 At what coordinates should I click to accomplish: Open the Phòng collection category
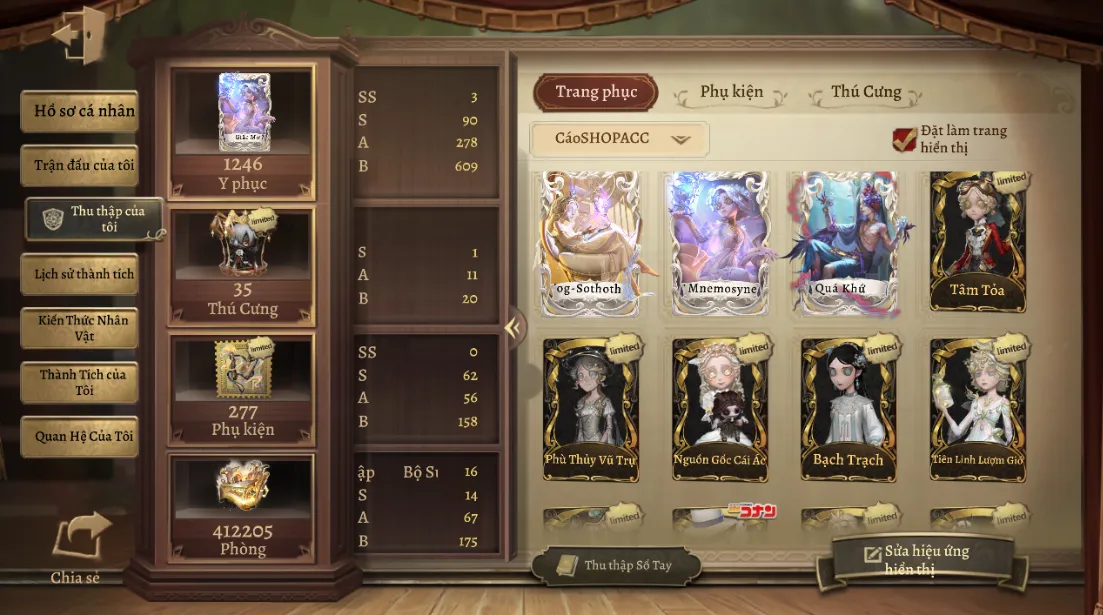point(242,508)
